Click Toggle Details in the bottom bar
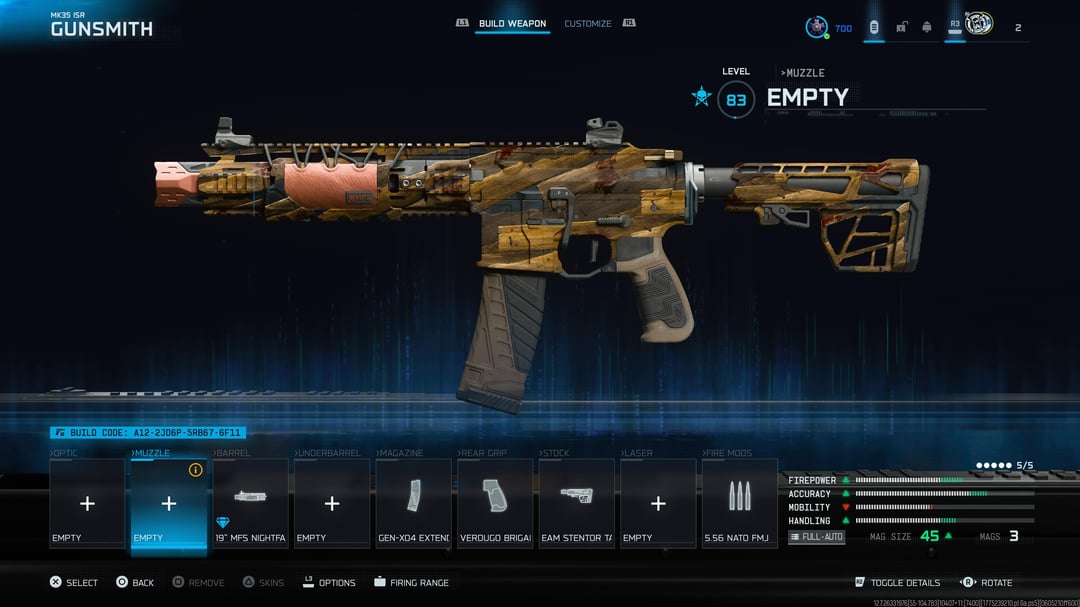This screenshot has width=1080, height=607. coord(898,582)
